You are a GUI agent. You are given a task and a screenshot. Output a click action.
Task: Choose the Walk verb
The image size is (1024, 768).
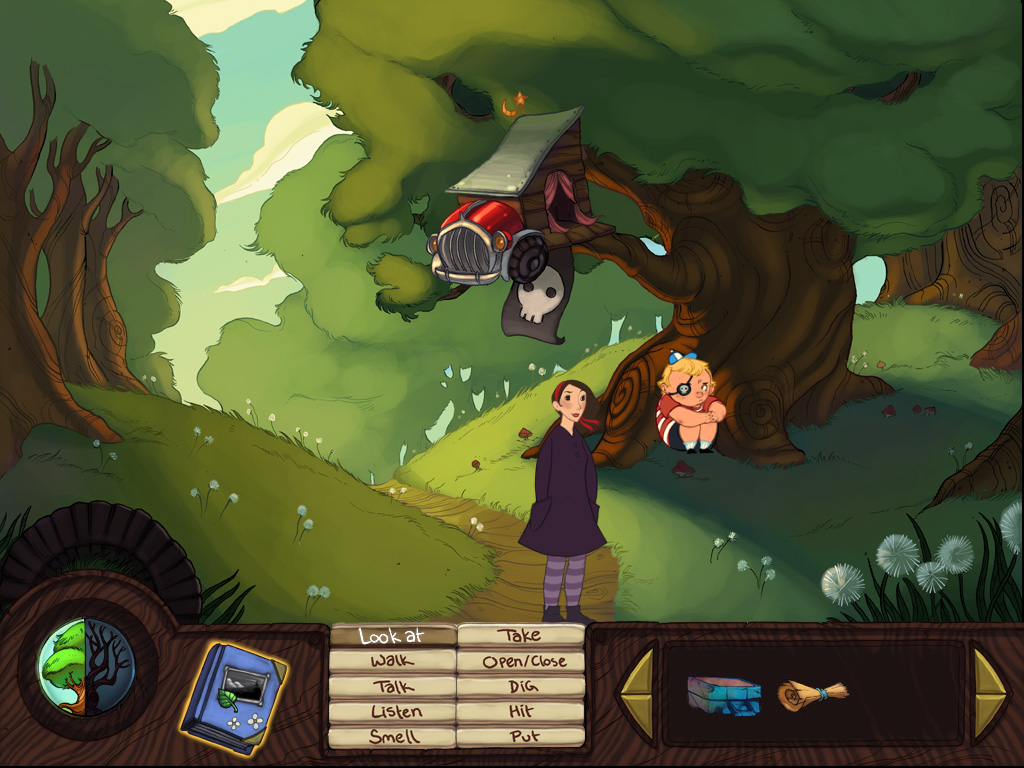coord(392,661)
